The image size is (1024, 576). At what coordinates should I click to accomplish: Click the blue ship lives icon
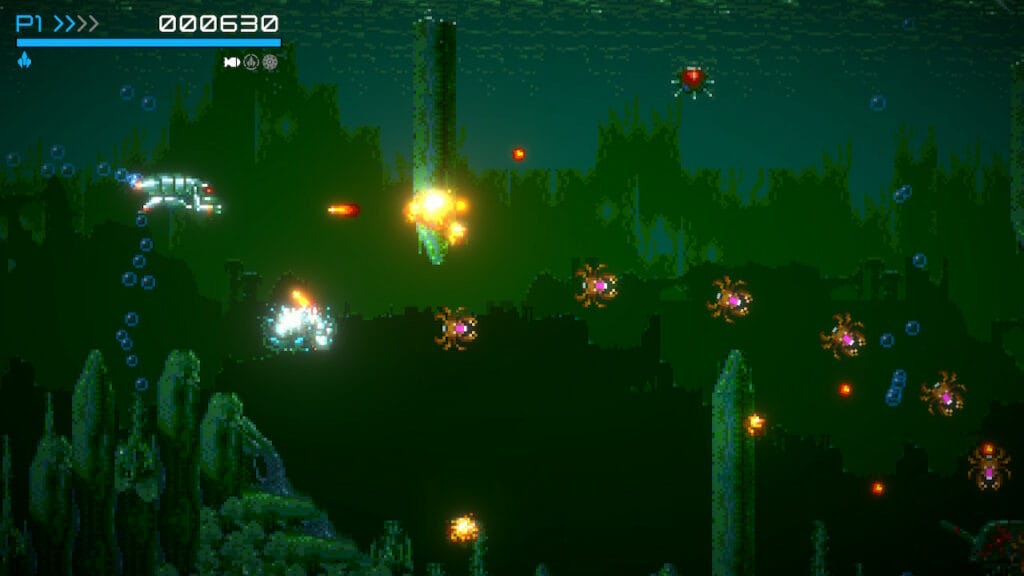click(24, 61)
